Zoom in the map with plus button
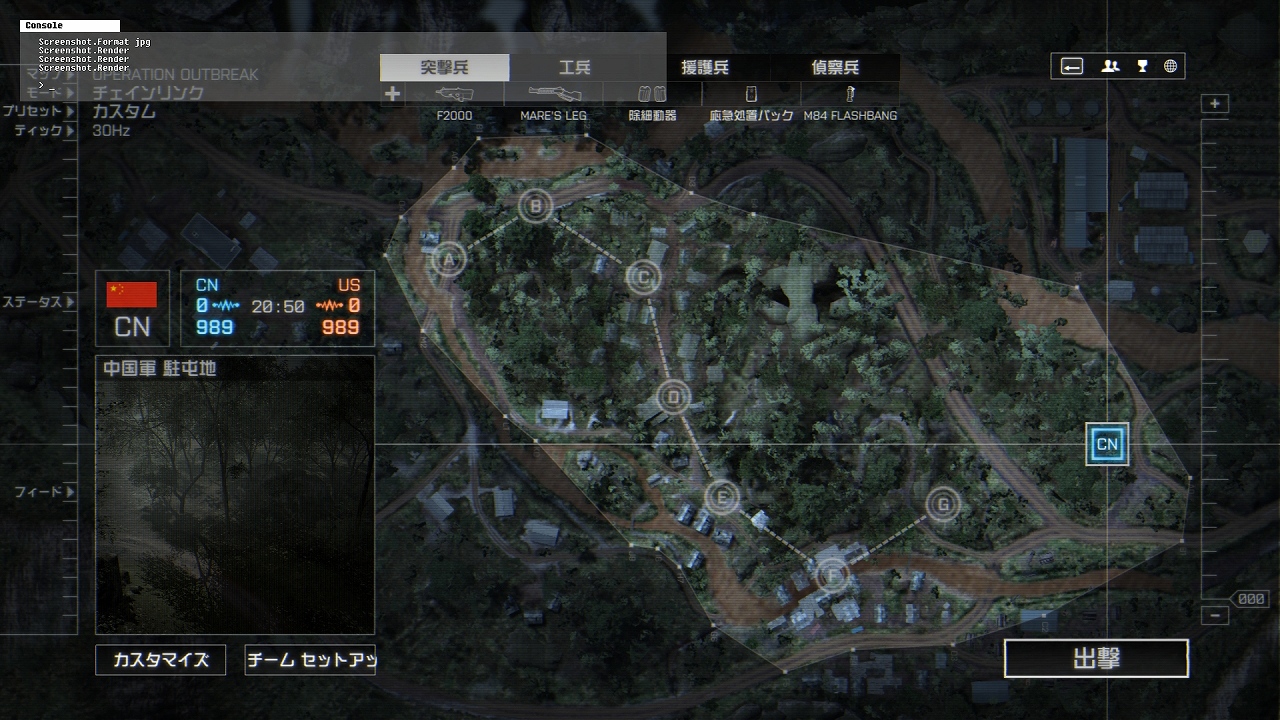Viewport: 1280px width, 720px height. click(1215, 104)
